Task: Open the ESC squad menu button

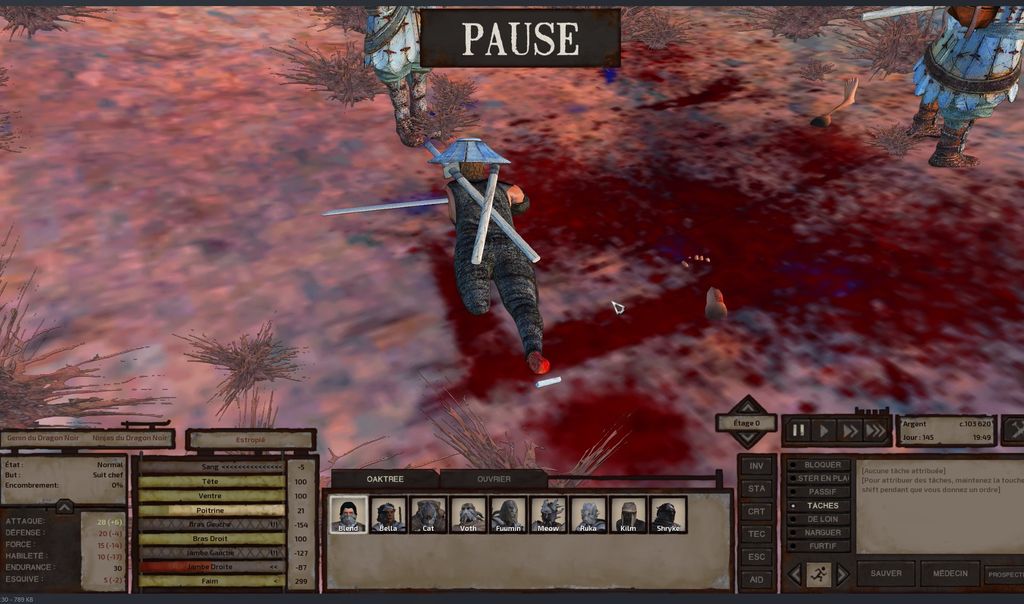Action: click(757, 557)
